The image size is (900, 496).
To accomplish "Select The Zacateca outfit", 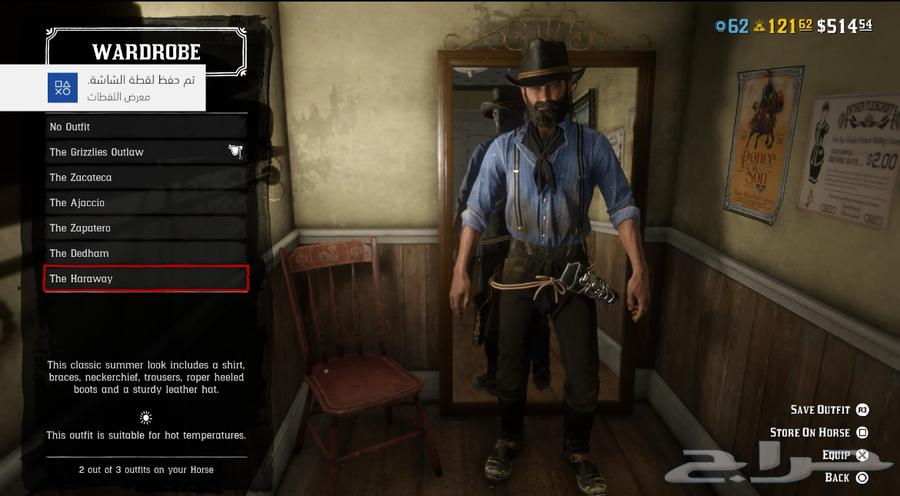I will [x=146, y=177].
